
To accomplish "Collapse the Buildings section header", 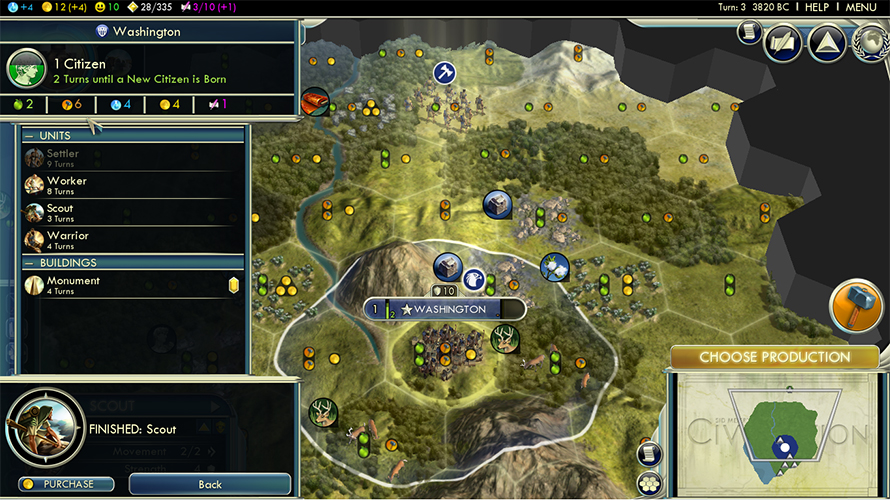I will click(x=68, y=263).
